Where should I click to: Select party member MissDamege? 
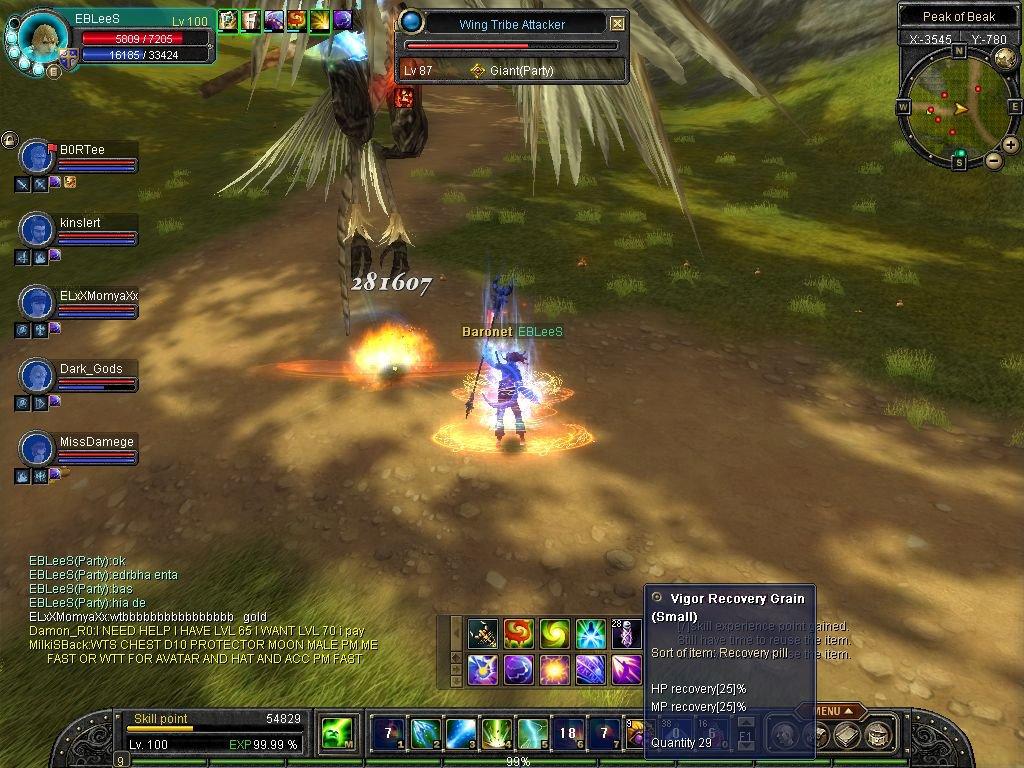point(38,449)
